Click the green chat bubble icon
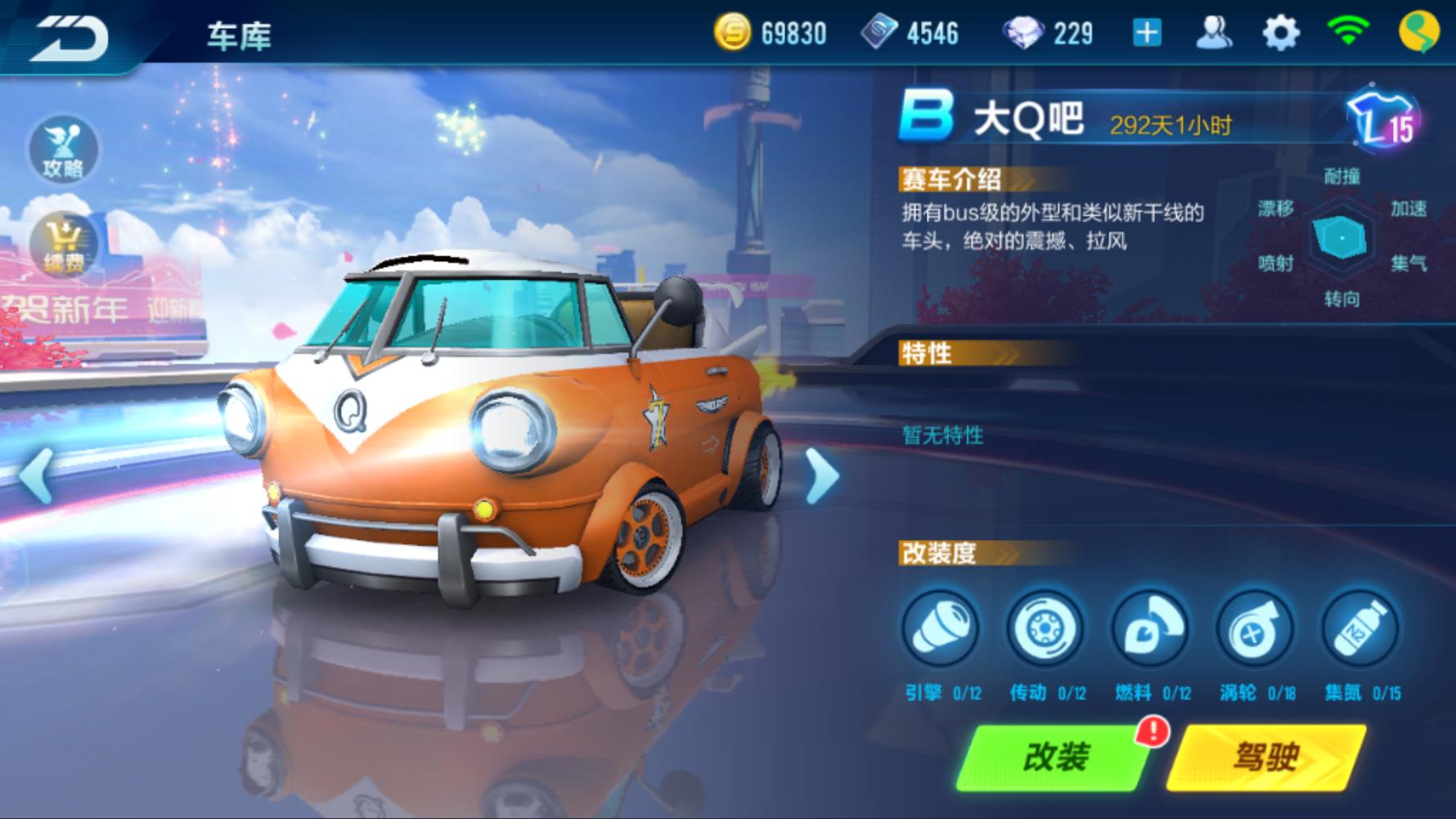The width and height of the screenshot is (1456, 819). [x=1421, y=34]
